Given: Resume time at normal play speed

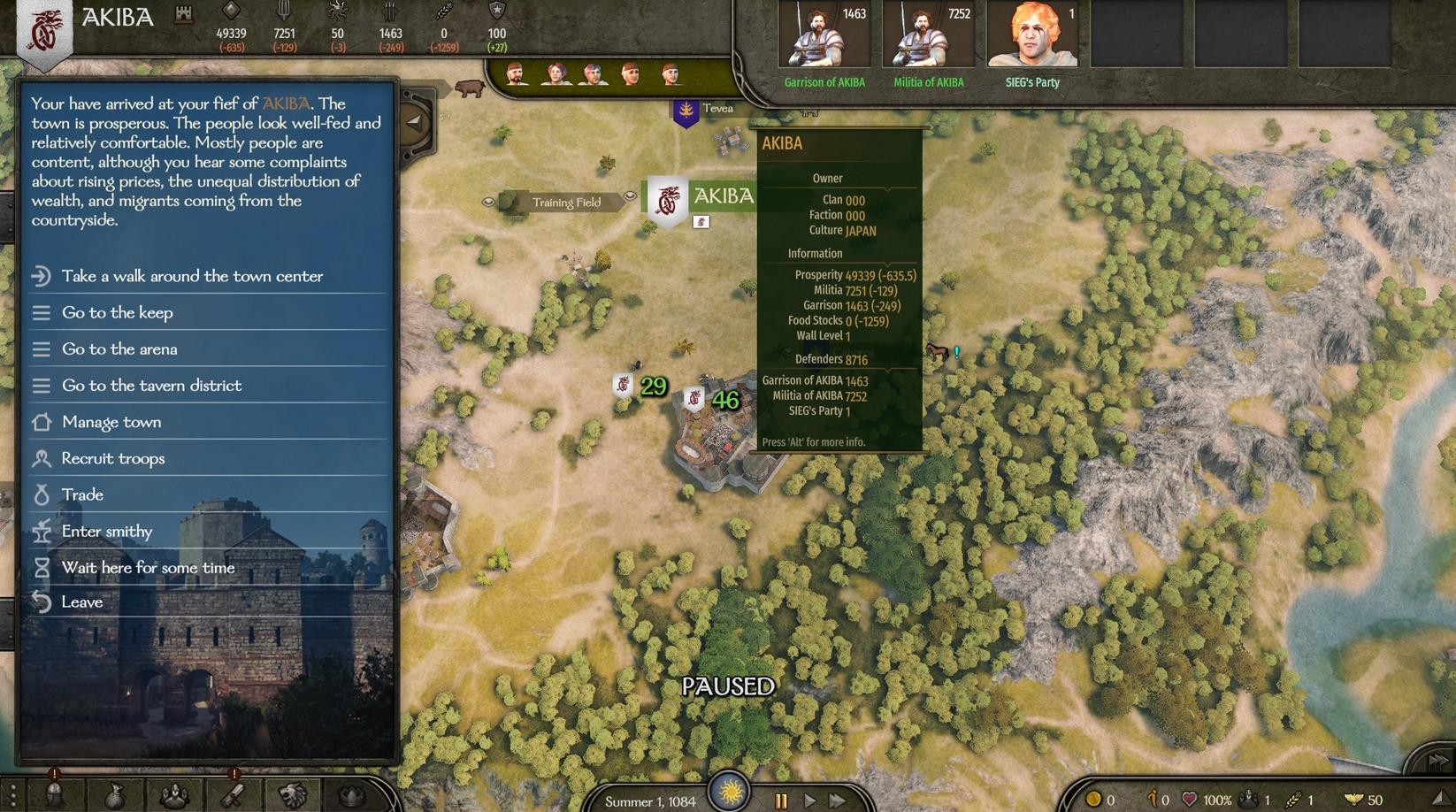Looking at the screenshot, I should pyautogui.click(x=809, y=801).
